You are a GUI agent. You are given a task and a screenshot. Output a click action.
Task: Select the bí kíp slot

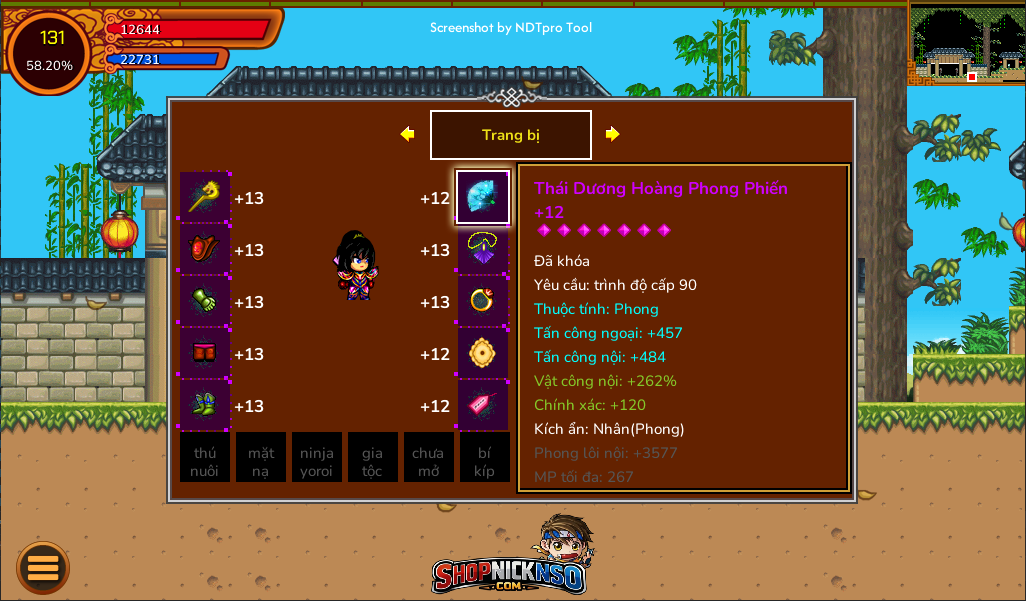click(x=484, y=458)
